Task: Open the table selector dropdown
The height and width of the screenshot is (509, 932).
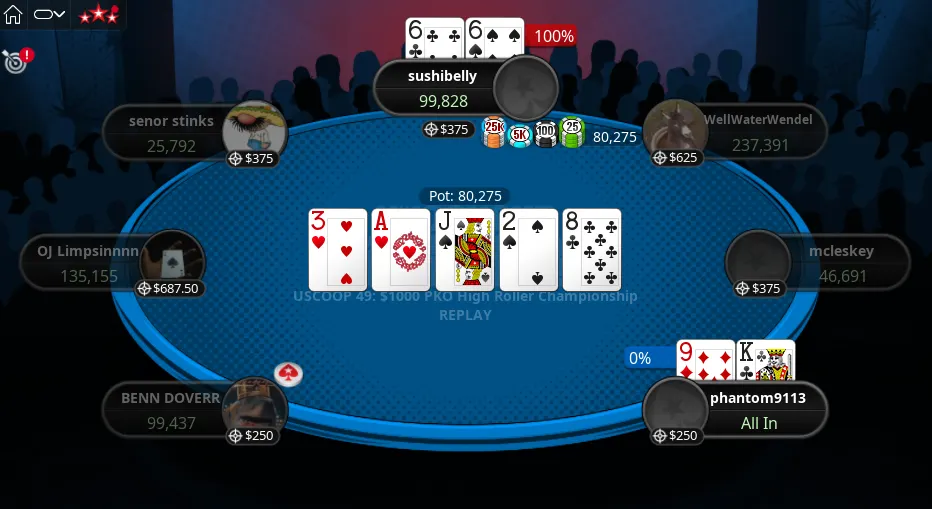Action: 49,15
